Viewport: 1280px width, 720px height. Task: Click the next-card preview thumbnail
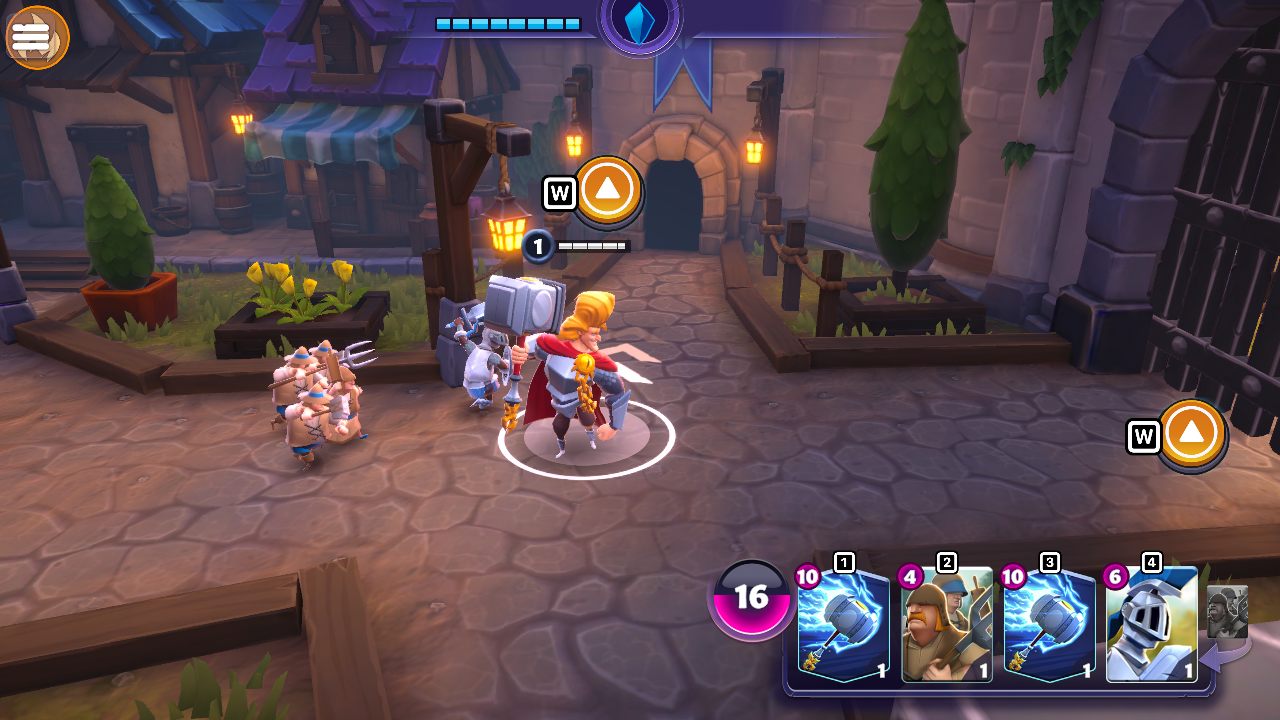pos(1227,612)
